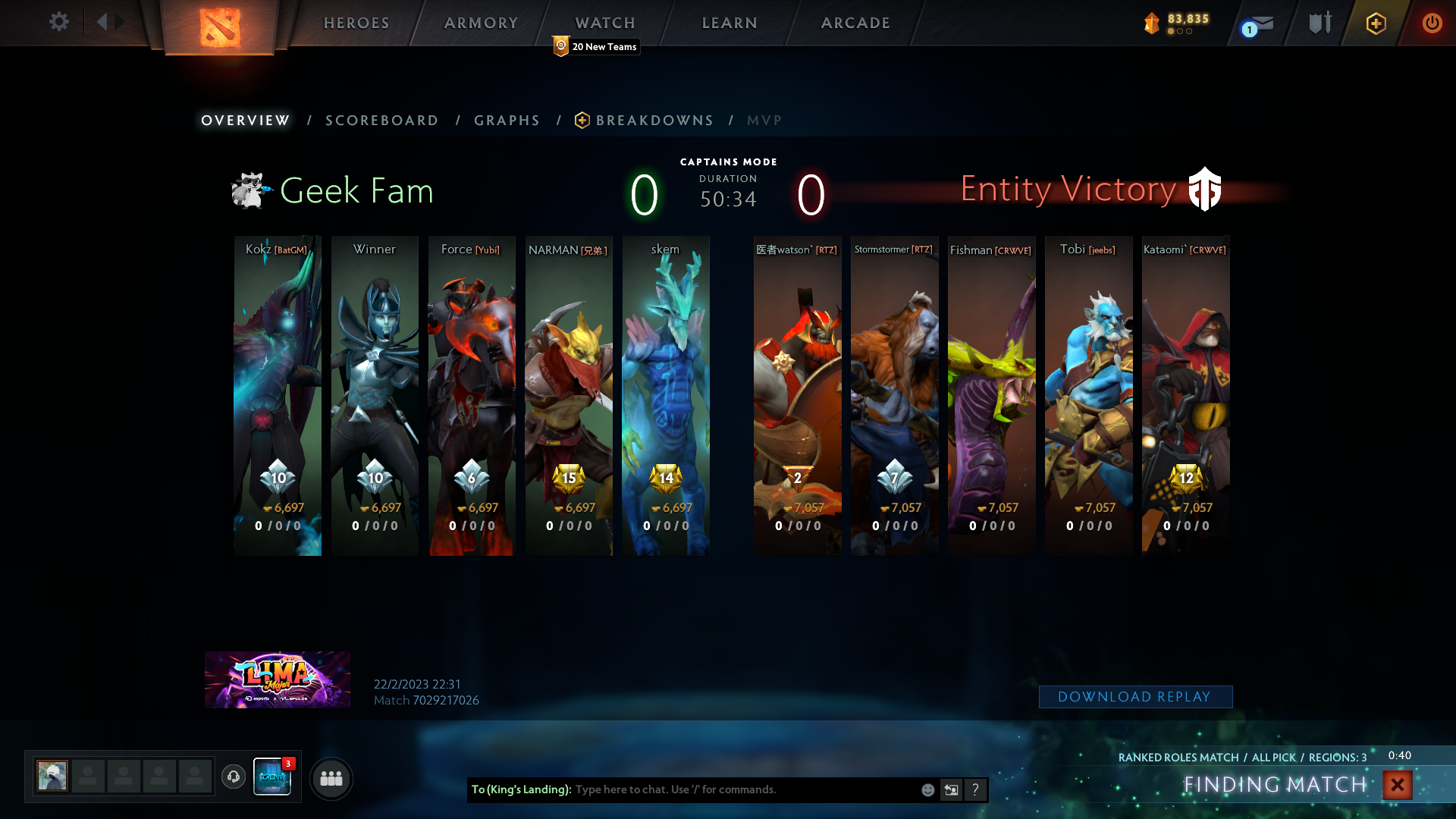Cancel matchmaking with the red X

click(1396, 786)
